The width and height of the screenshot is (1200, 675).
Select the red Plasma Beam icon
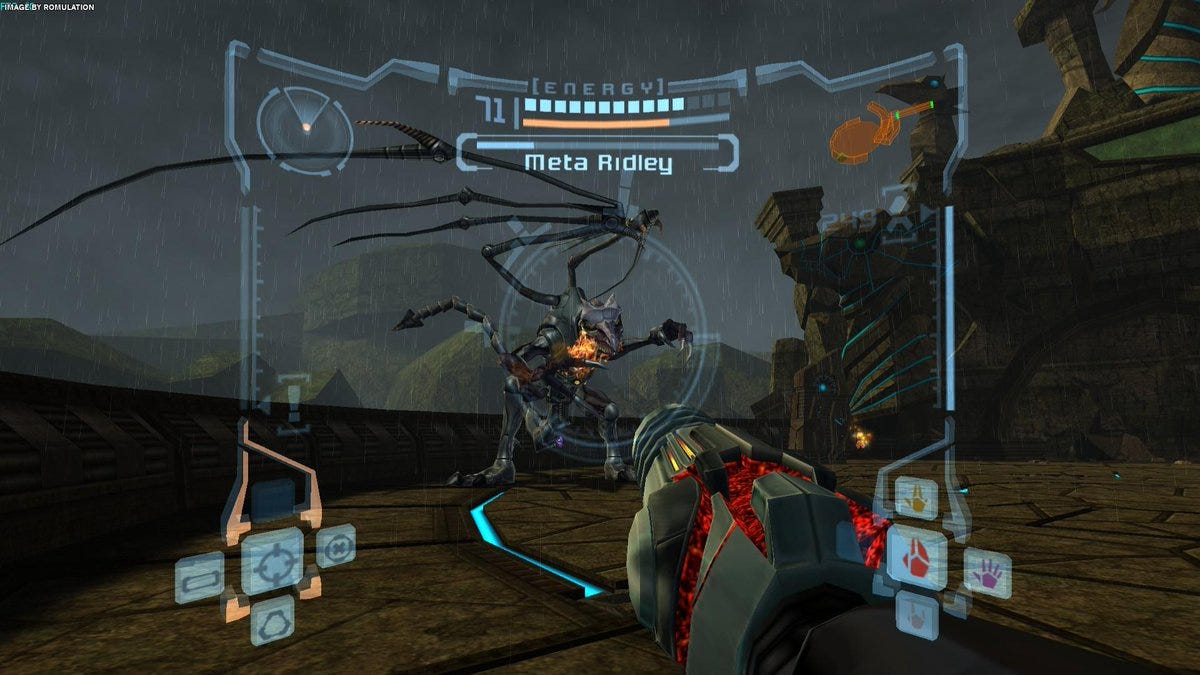click(x=917, y=555)
